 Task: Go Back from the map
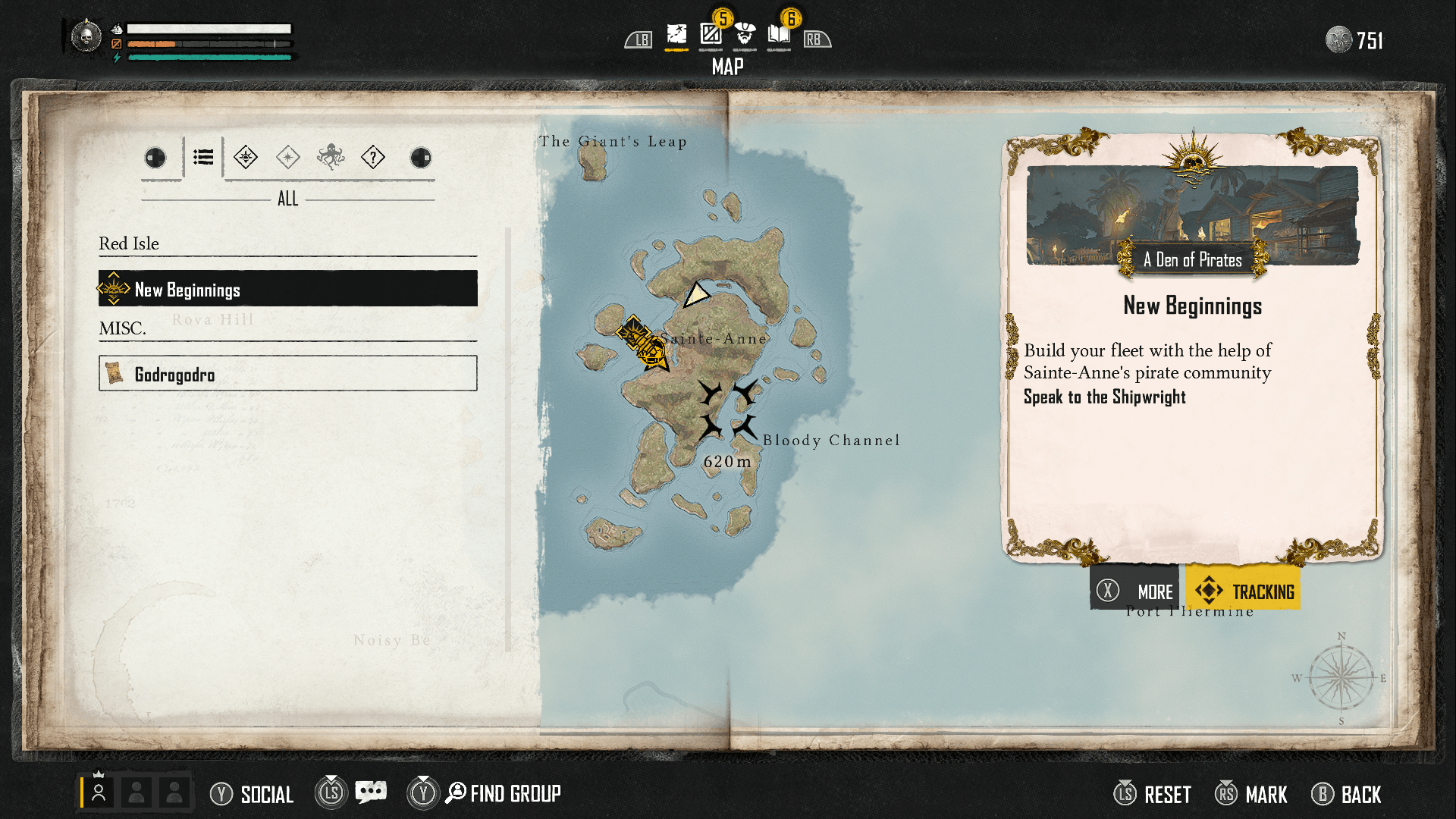point(1347,794)
